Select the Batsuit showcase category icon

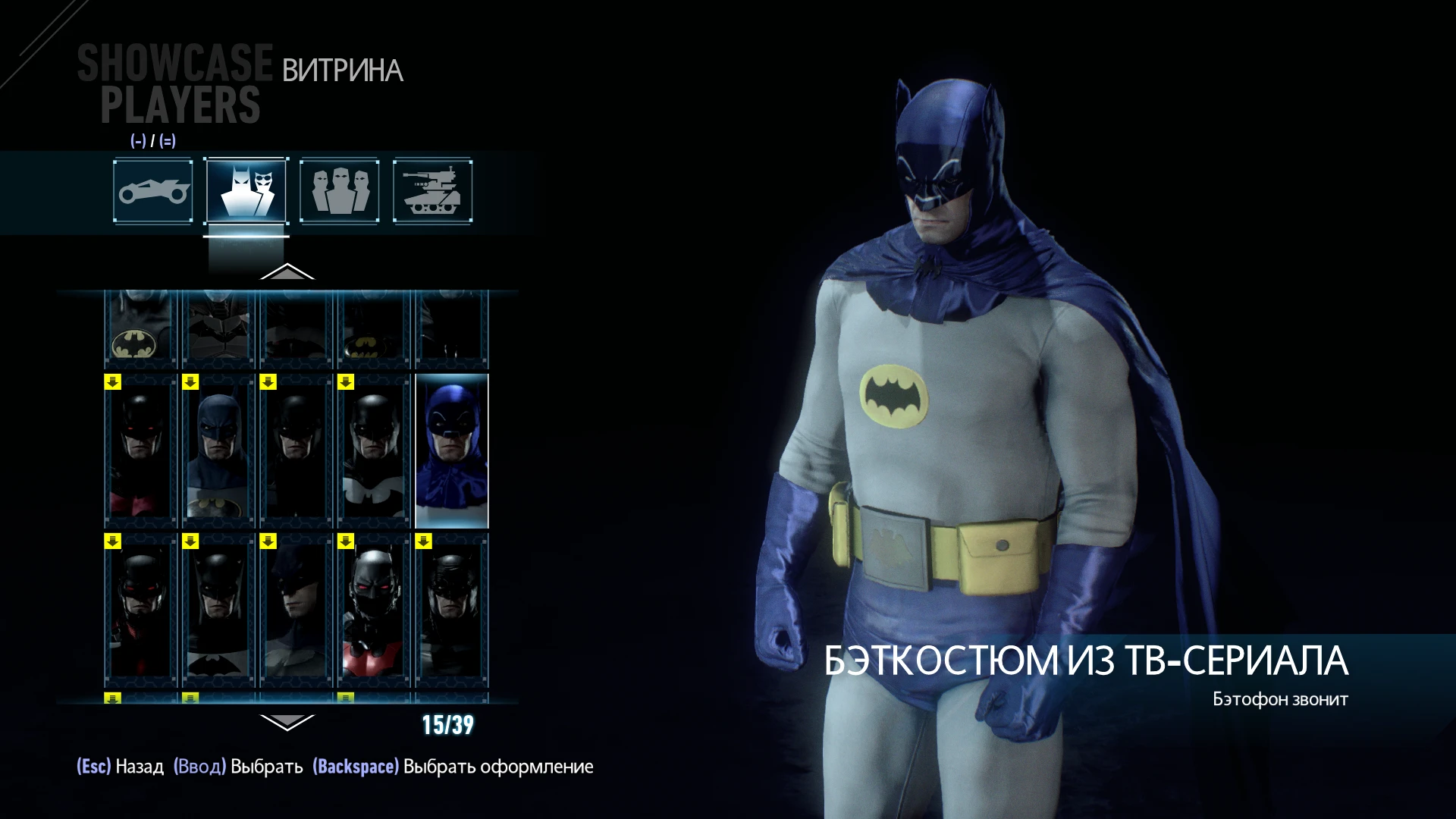[x=245, y=191]
